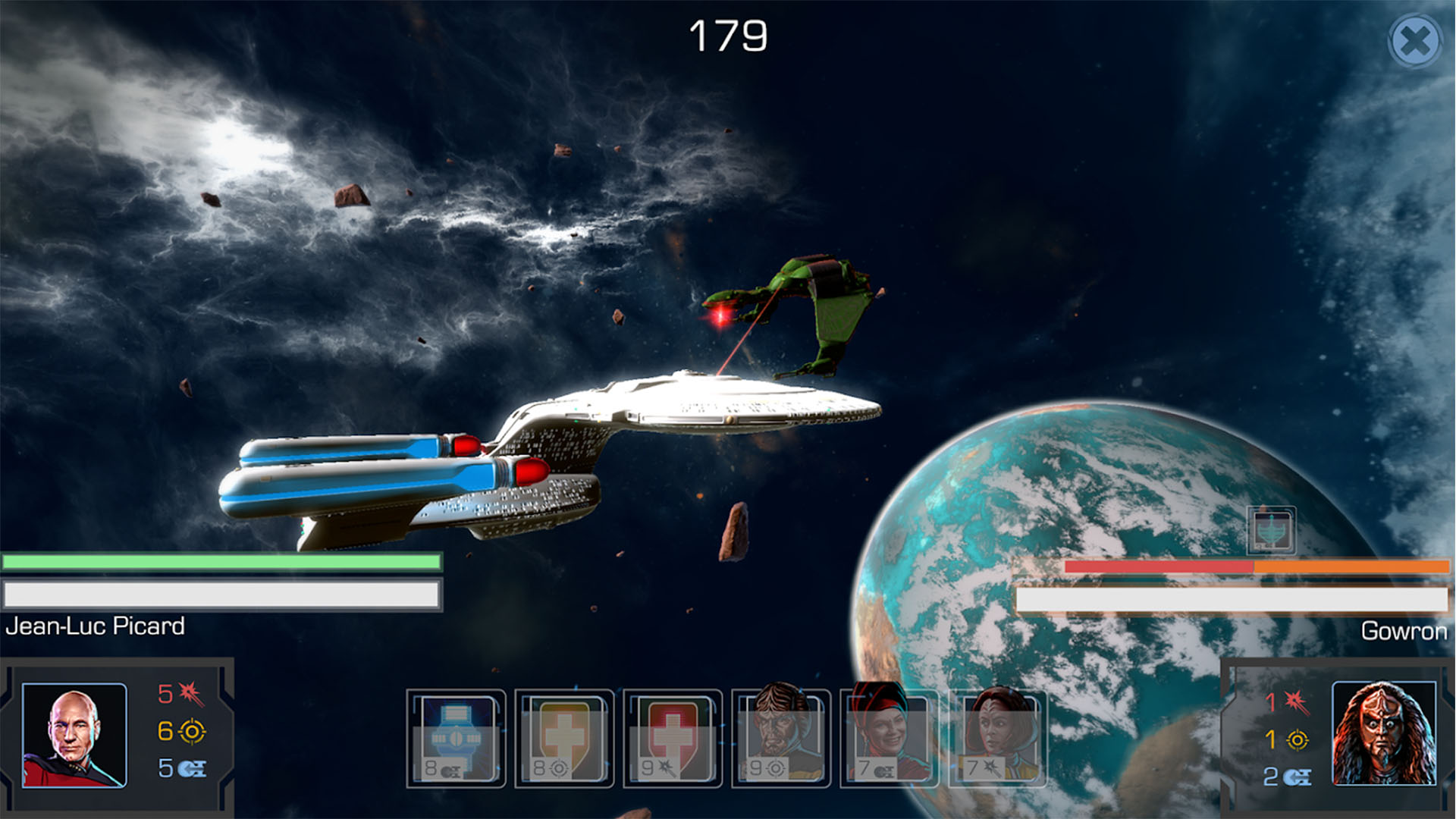Tap Gowron's enemy captain portrait
The image size is (1456, 819).
click(1383, 733)
